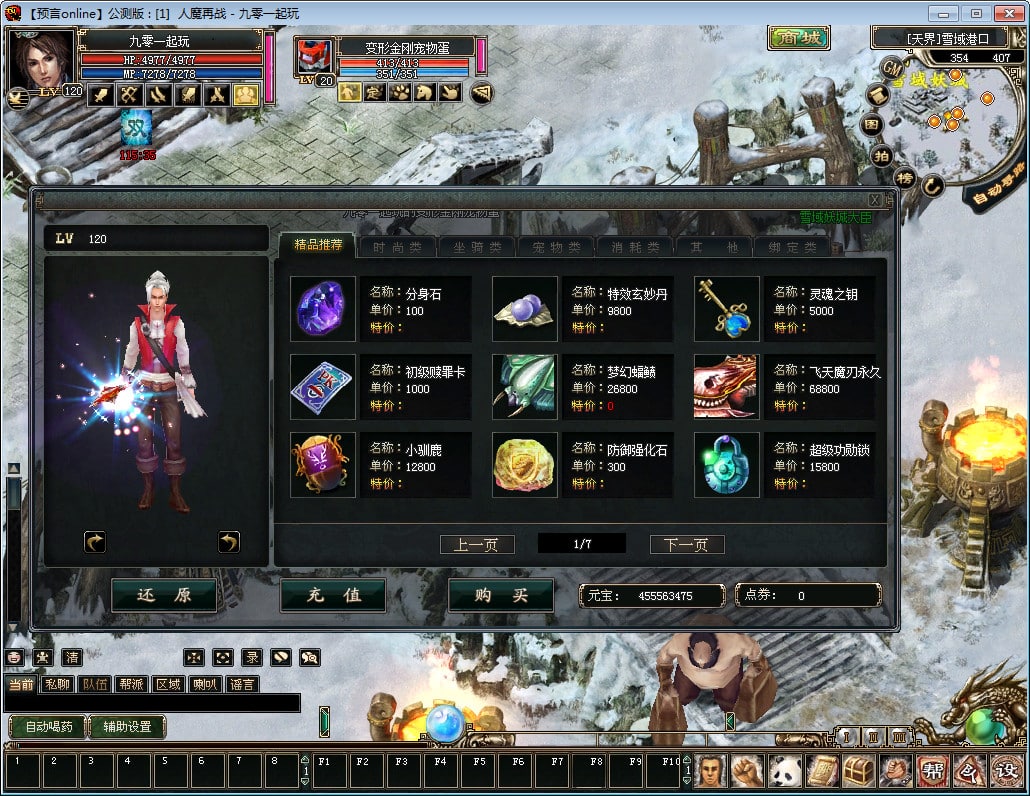Viewport: 1030px width, 796px height.
Task: Select the 分身石 purple gem item
Action: (x=322, y=309)
